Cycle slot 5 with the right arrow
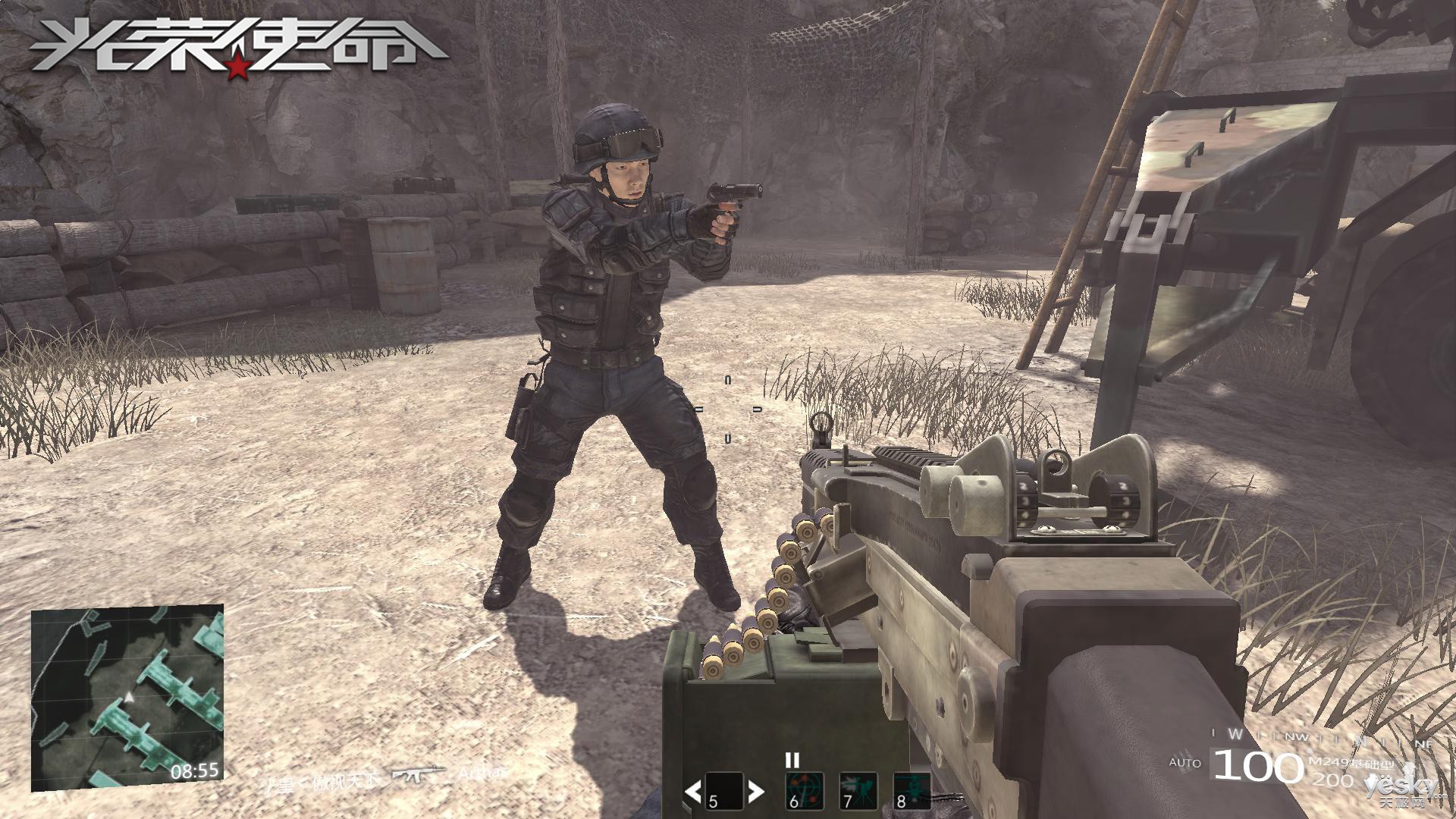 coord(755,792)
